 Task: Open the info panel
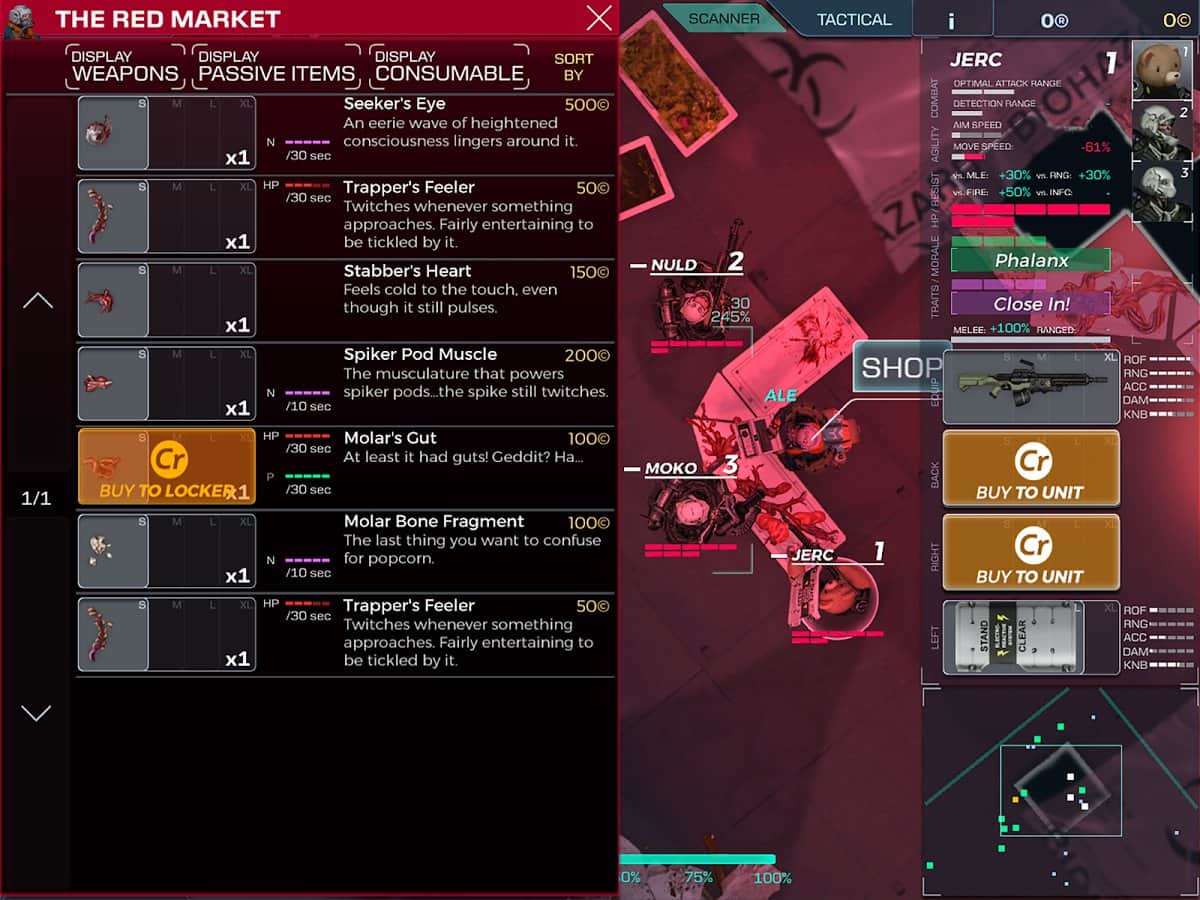(x=952, y=19)
